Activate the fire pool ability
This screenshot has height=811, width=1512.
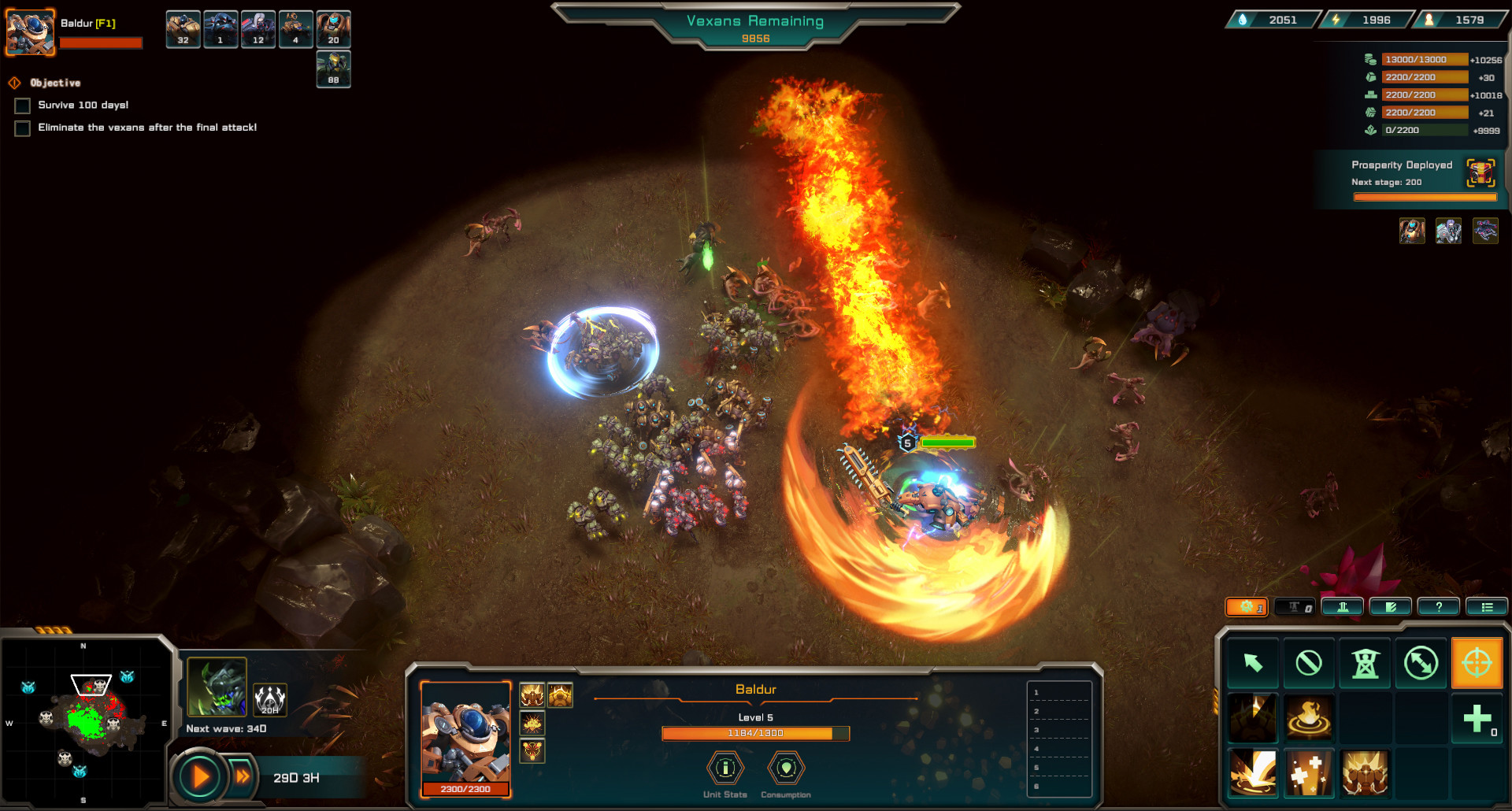coord(1308,719)
